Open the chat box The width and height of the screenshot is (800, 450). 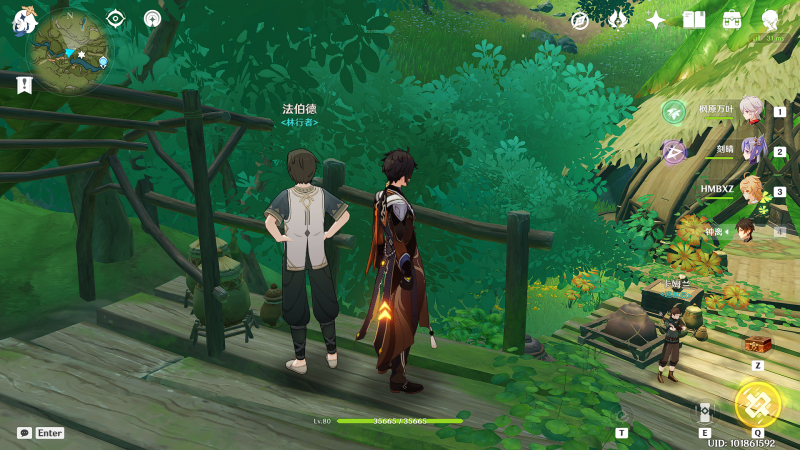click(24, 433)
